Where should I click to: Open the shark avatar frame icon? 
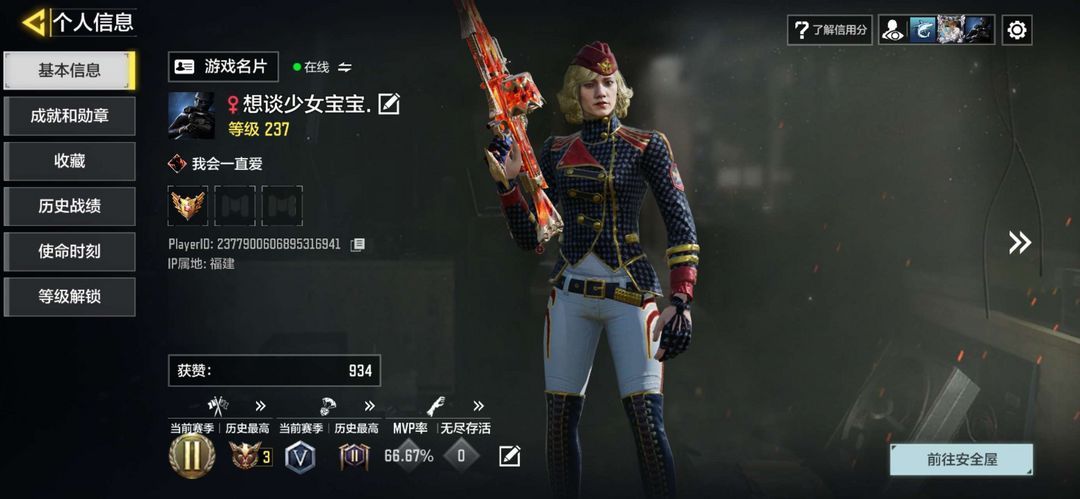tap(922, 30)
